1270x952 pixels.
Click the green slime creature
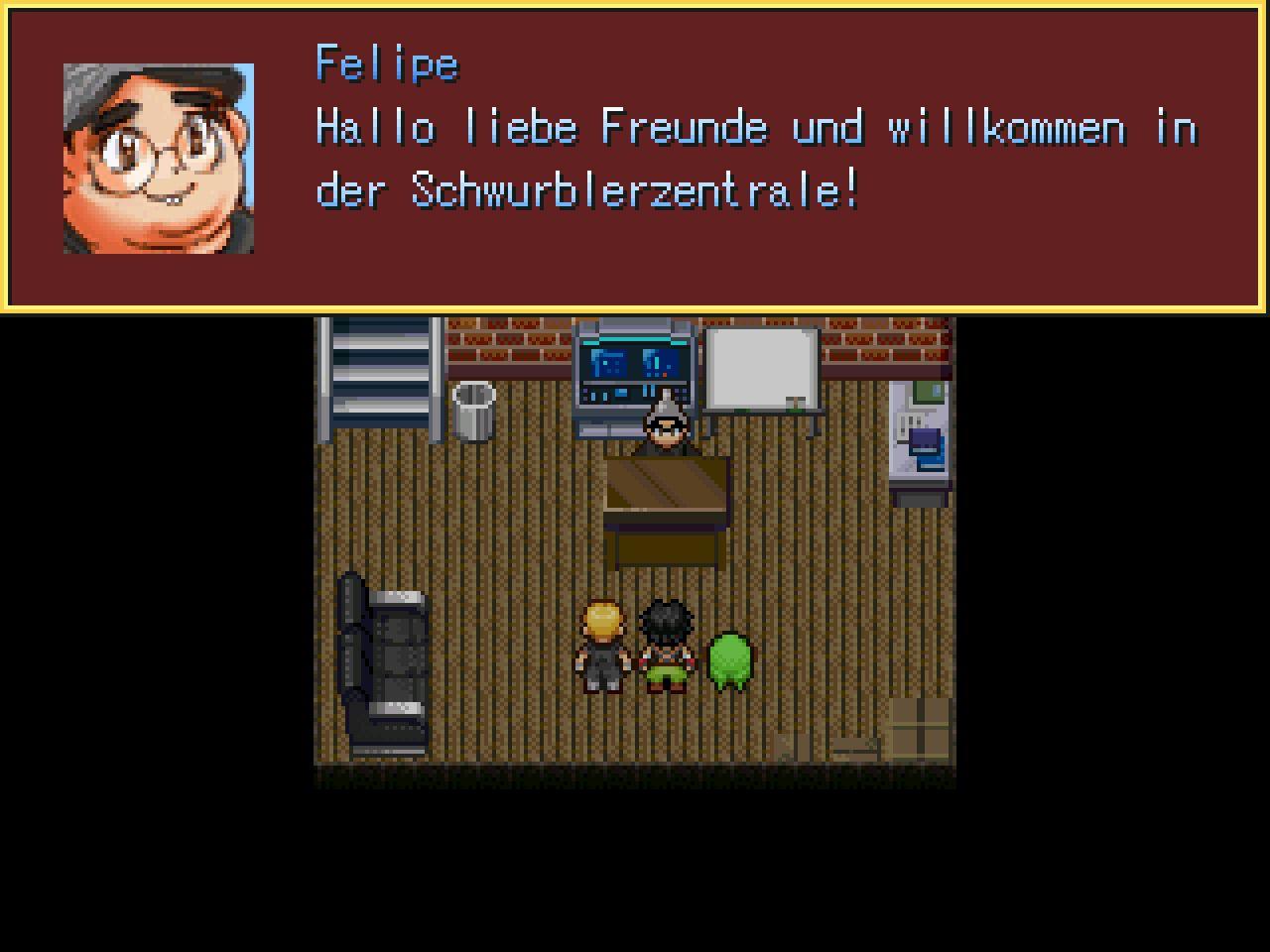pyautogui.click(x=729, y=659)
